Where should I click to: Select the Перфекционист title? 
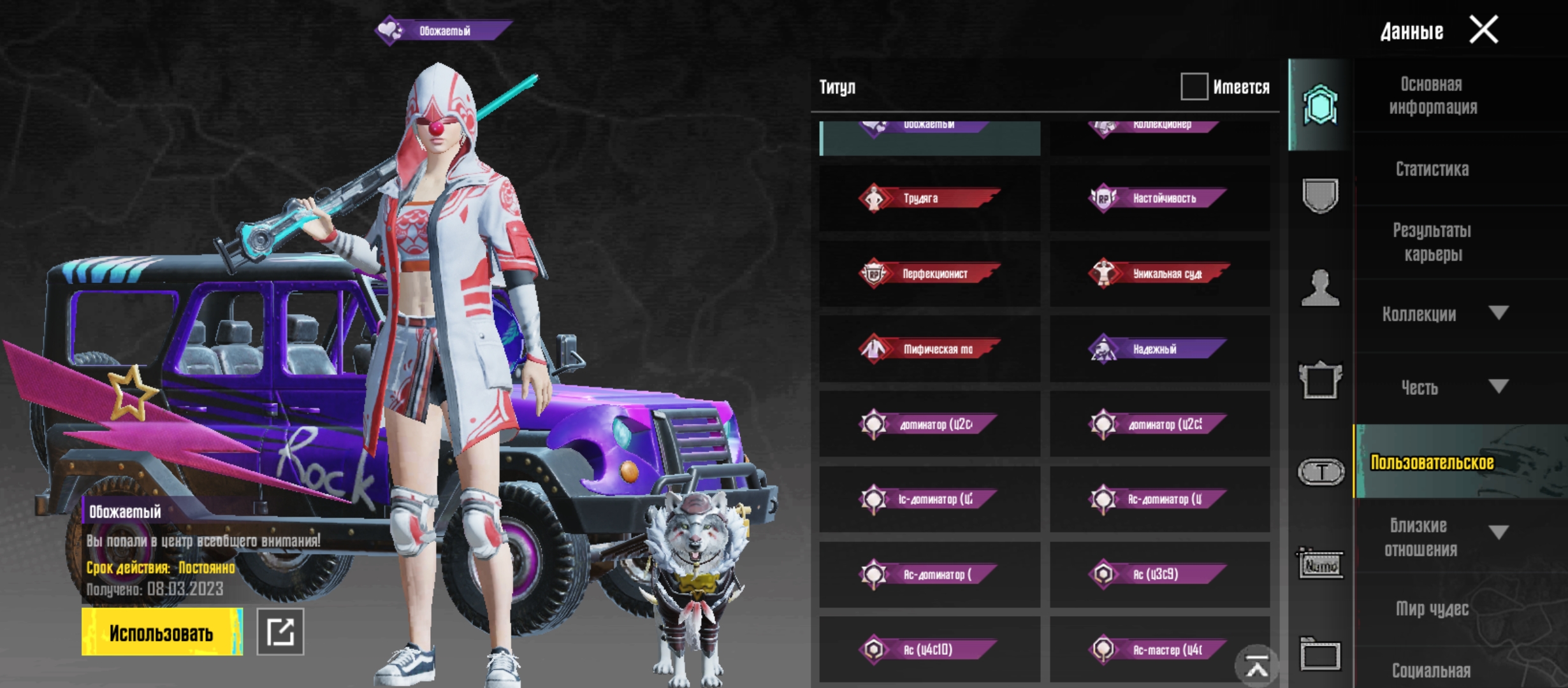pyautogui.click(x=929, y=274)
